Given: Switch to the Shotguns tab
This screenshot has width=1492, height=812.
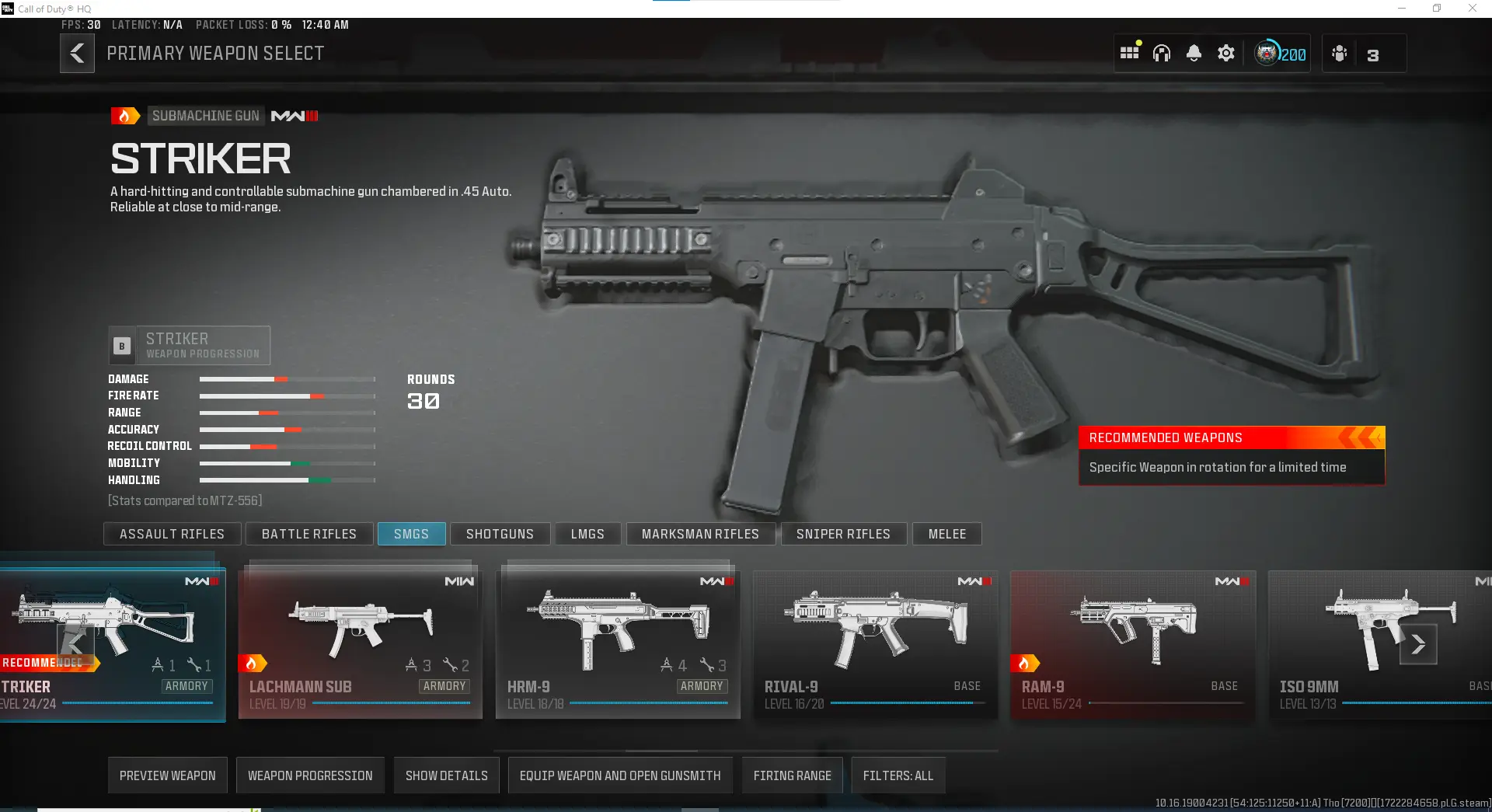Looking at the screenshot, I should (500, 534).
